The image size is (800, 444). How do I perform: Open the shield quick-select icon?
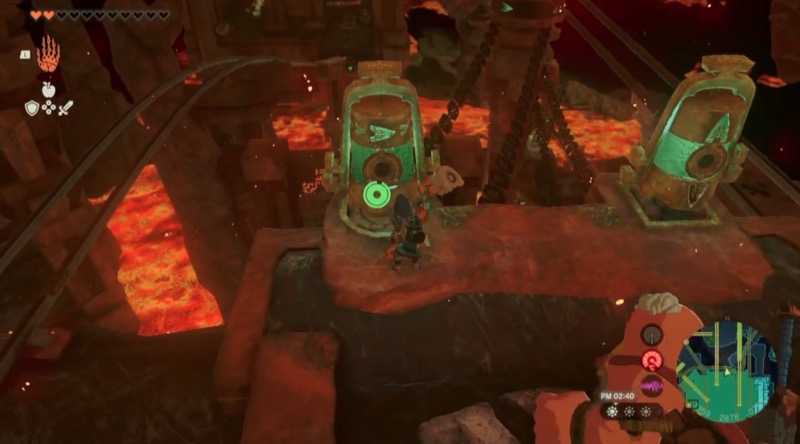32,106
